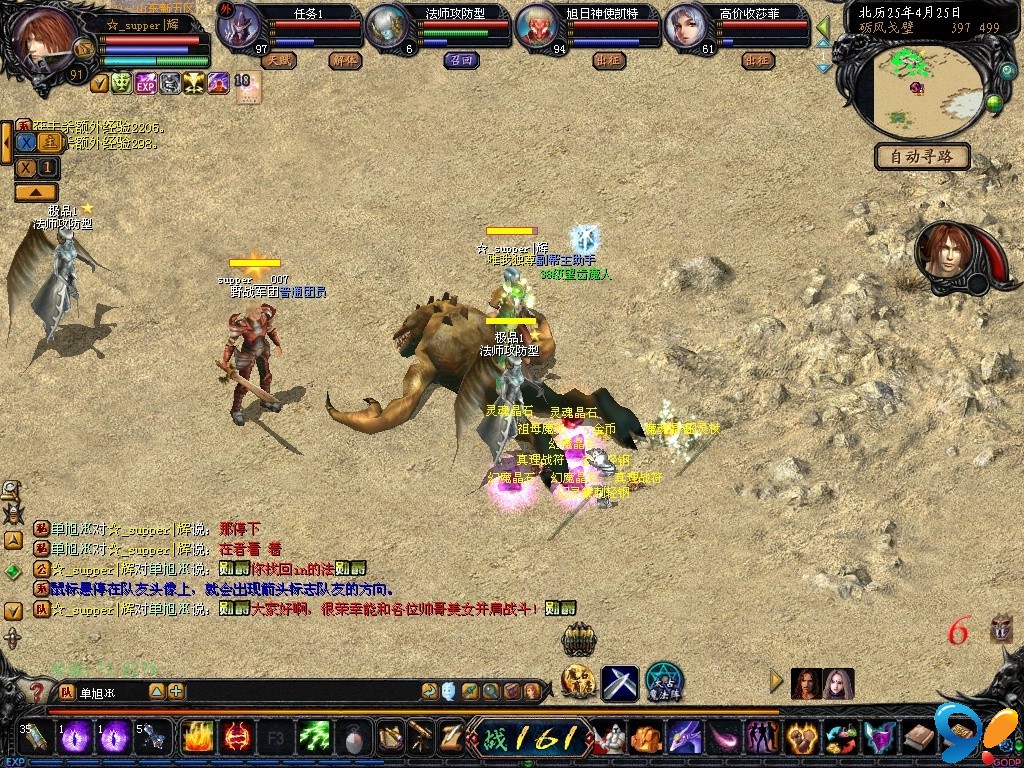Recall the pet with the 召回 button
Image resolution: width=1024 pixels, height=768 pixels.
click(x=461, y=60)
